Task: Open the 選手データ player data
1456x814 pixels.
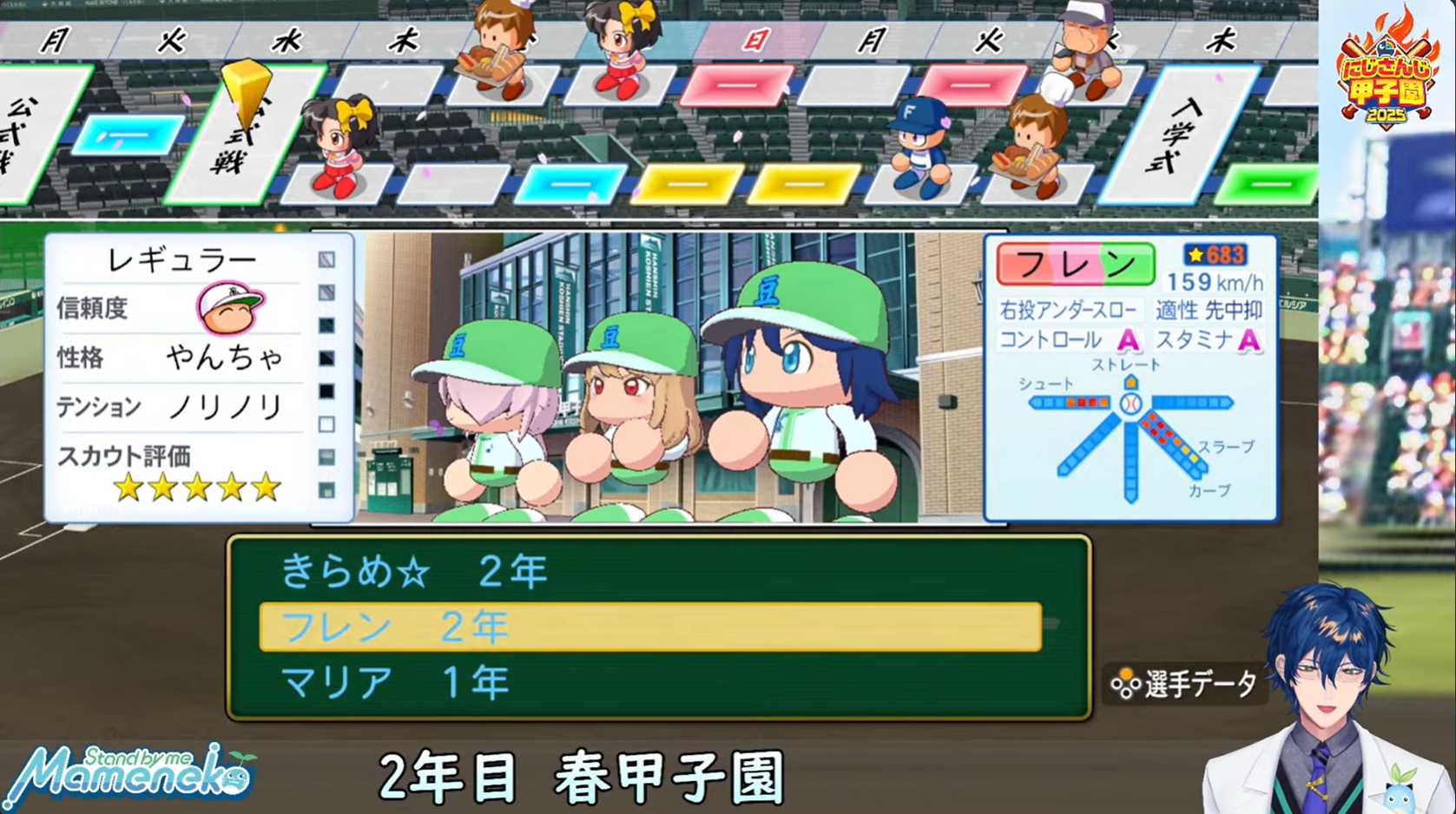Action: 1184,685
